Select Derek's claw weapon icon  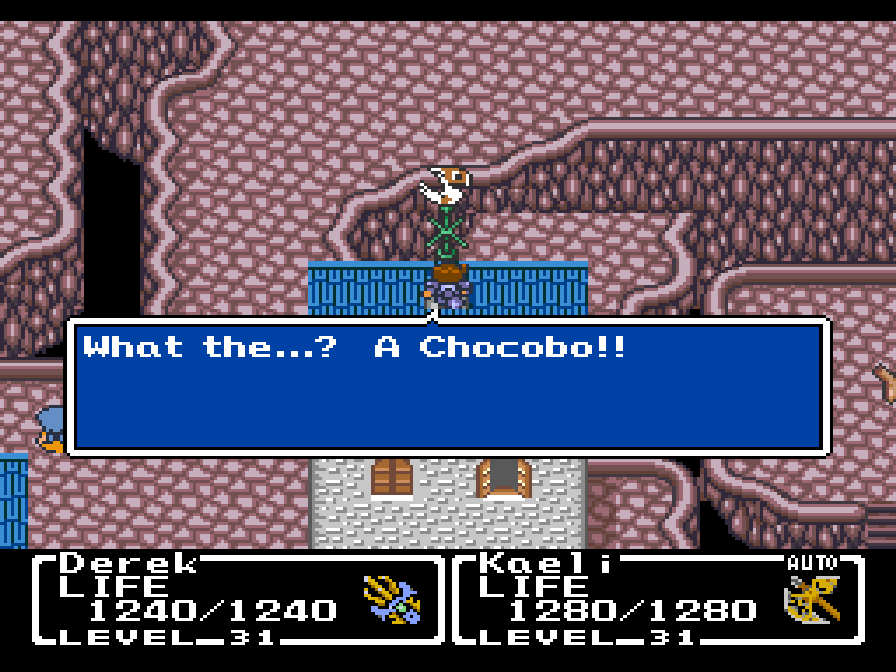391,600
